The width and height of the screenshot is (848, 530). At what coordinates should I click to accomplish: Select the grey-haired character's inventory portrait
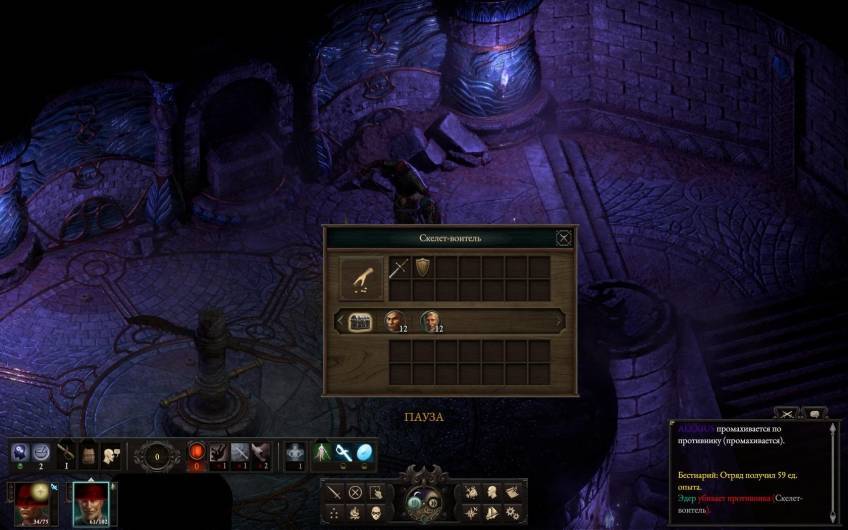431,321
